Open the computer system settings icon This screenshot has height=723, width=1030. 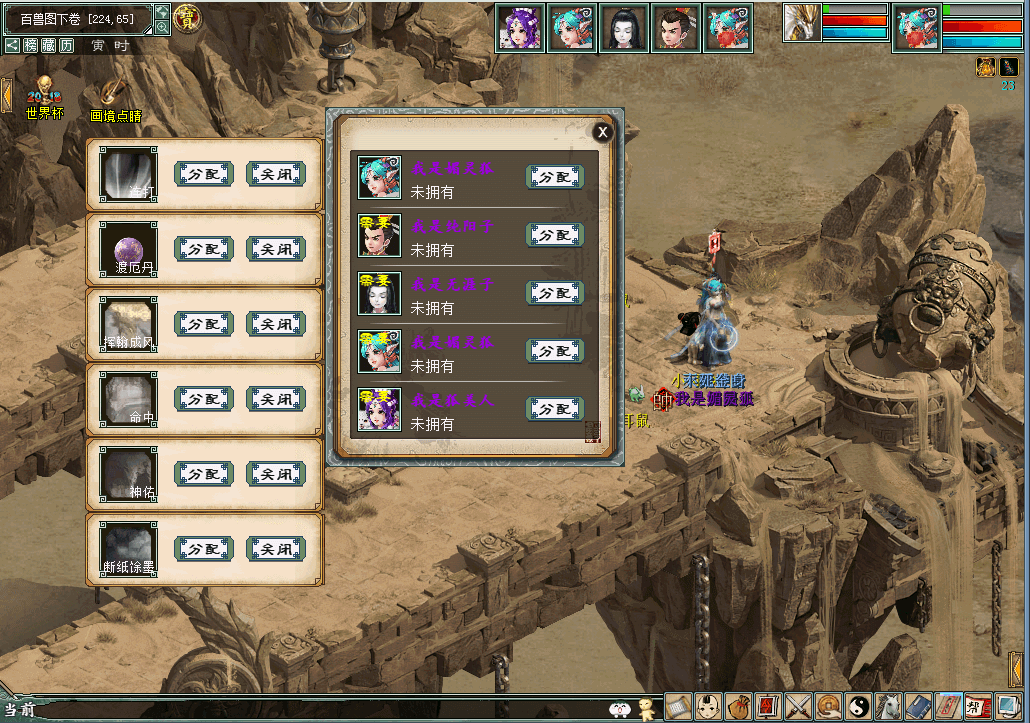(x=1008, y=707)
